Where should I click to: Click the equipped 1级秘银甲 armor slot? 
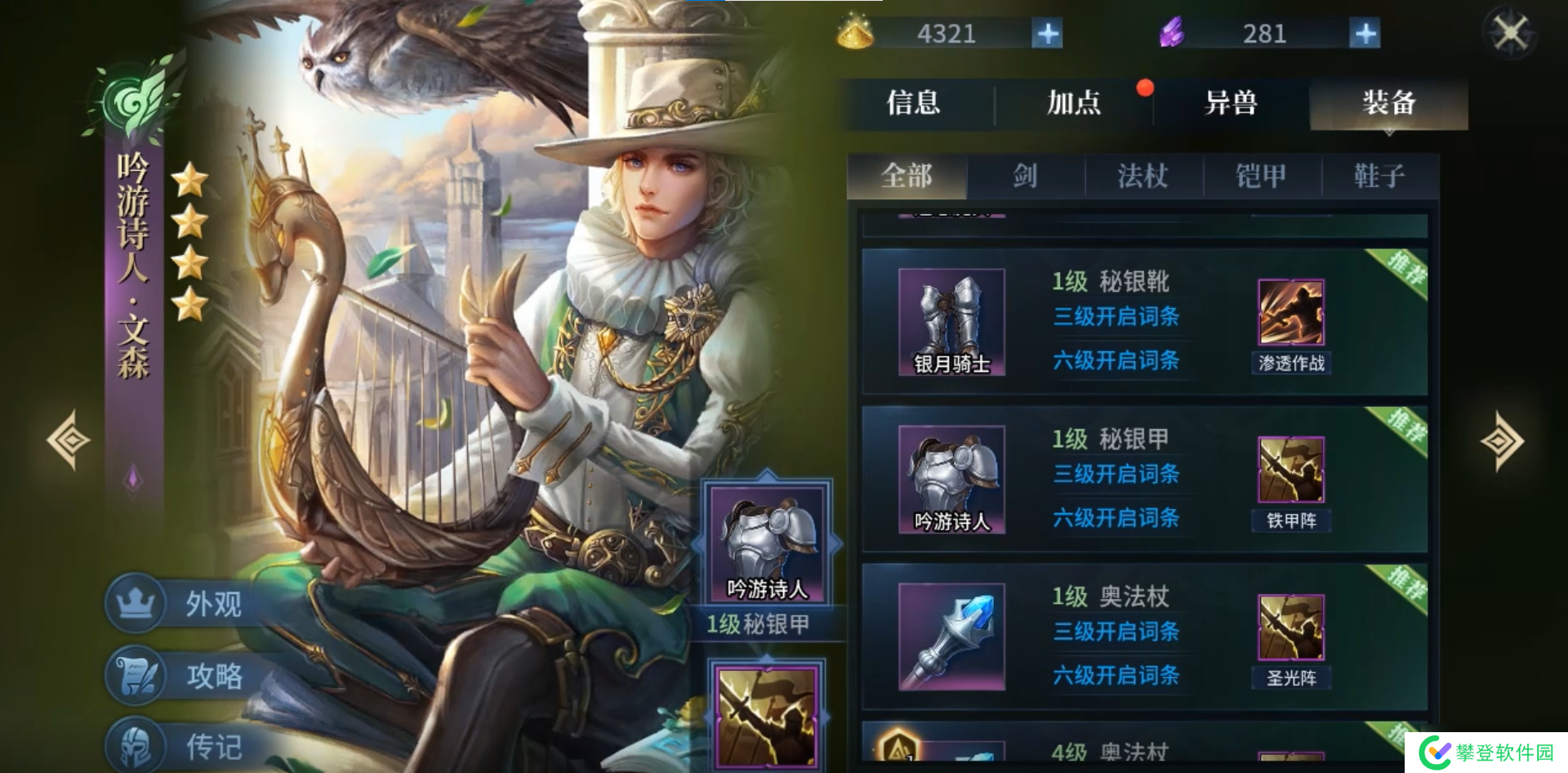pos(766,544)
